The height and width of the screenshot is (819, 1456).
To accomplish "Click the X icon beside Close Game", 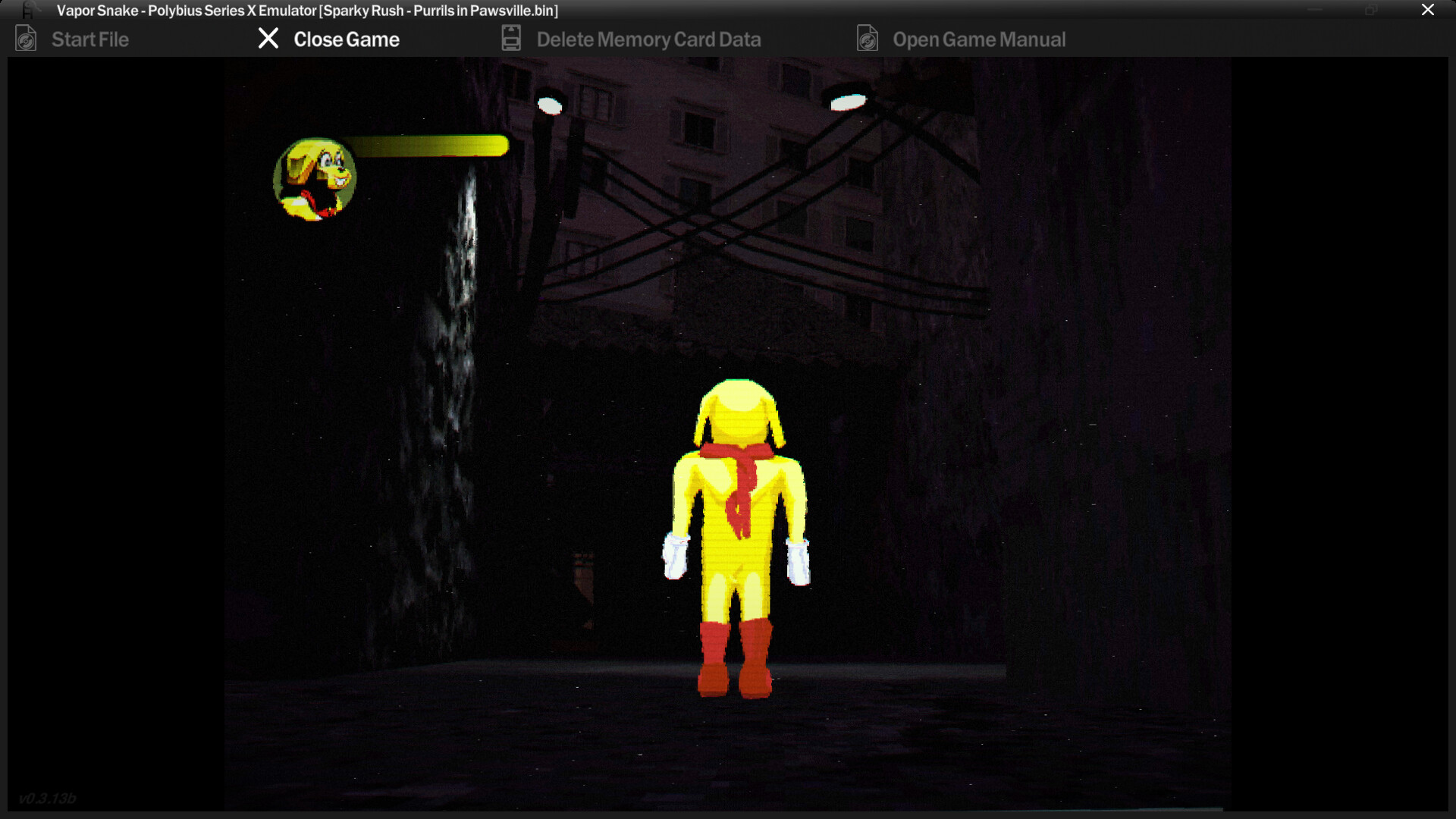I will 268,39.
